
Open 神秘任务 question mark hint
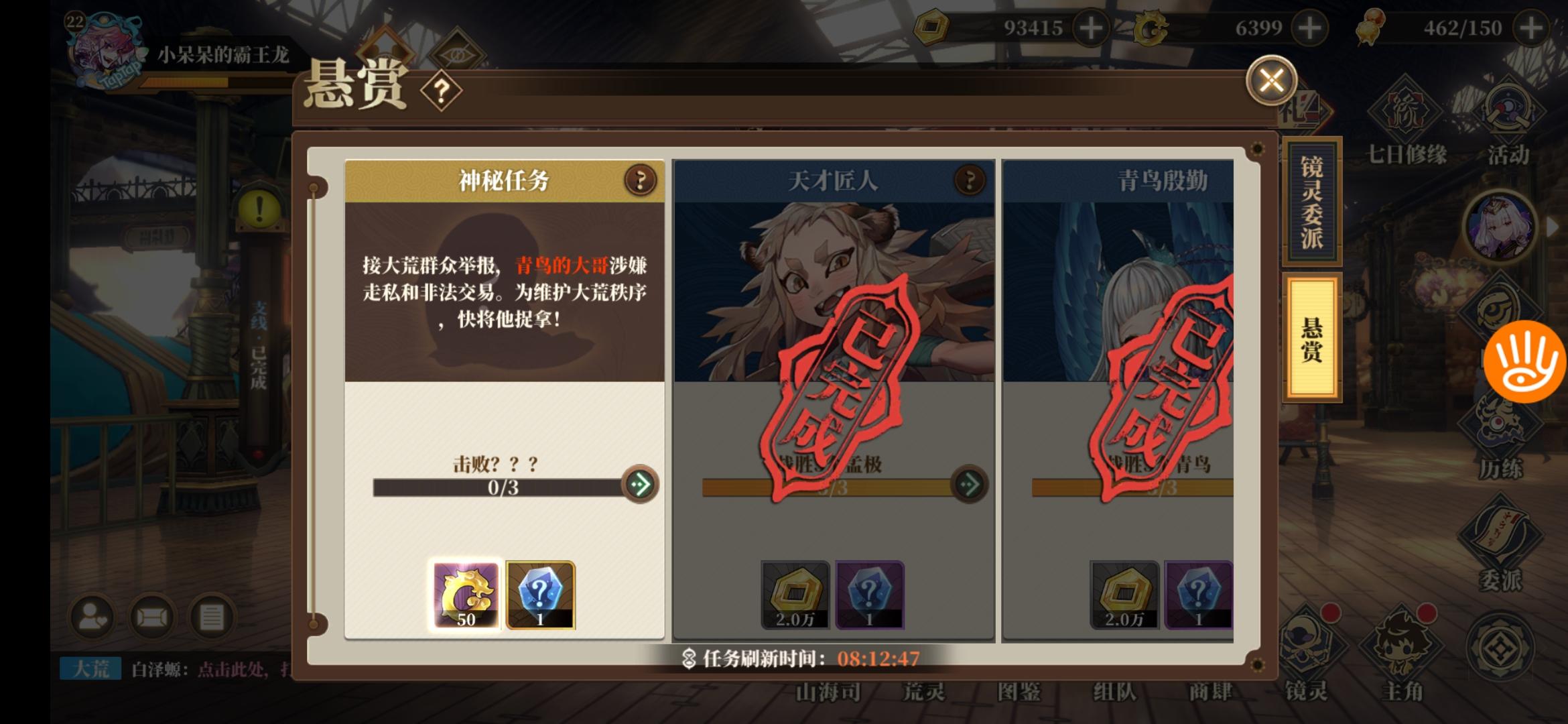coord(641,180)
